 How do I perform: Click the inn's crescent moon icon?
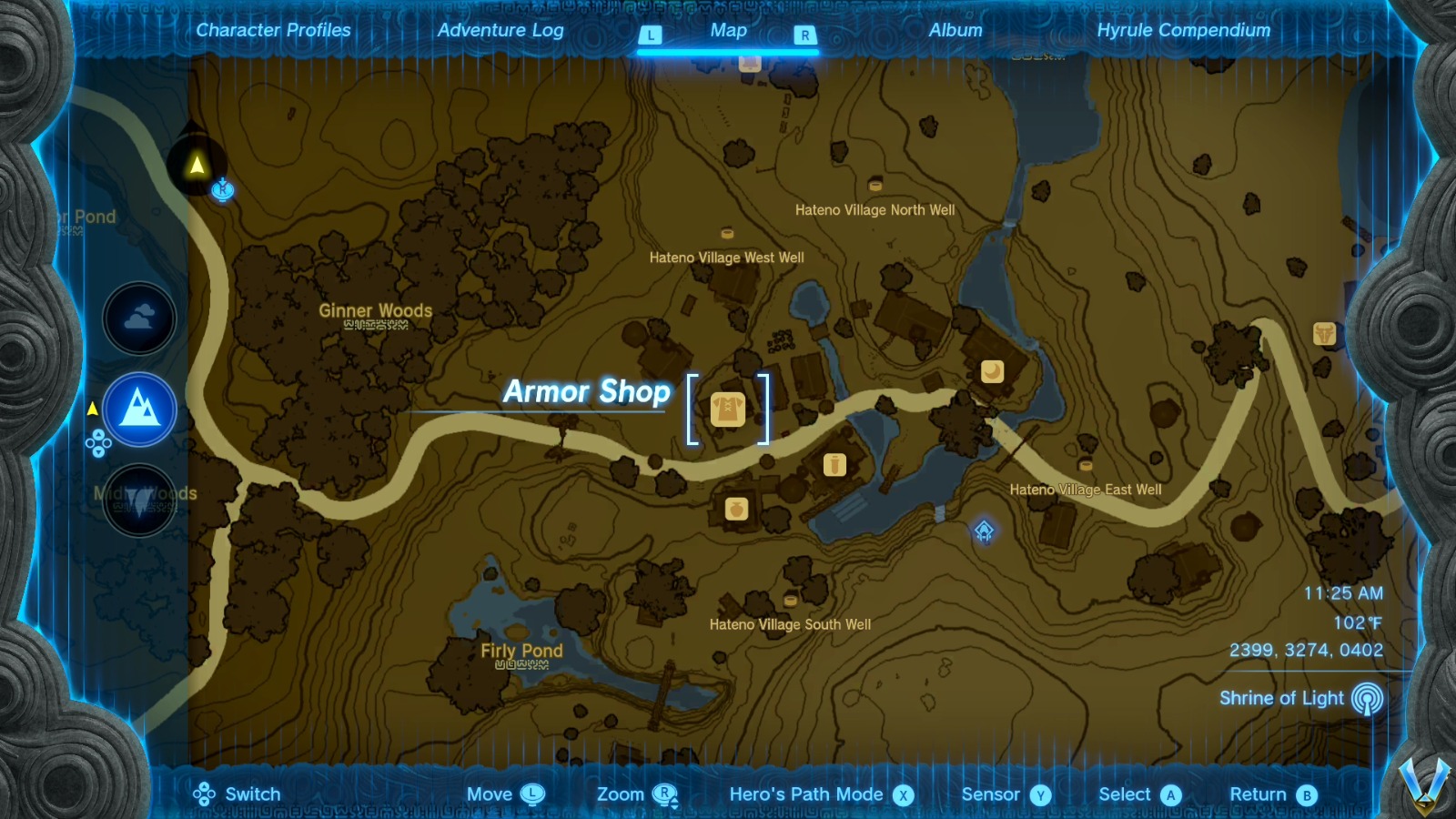(x=993, y=371)
